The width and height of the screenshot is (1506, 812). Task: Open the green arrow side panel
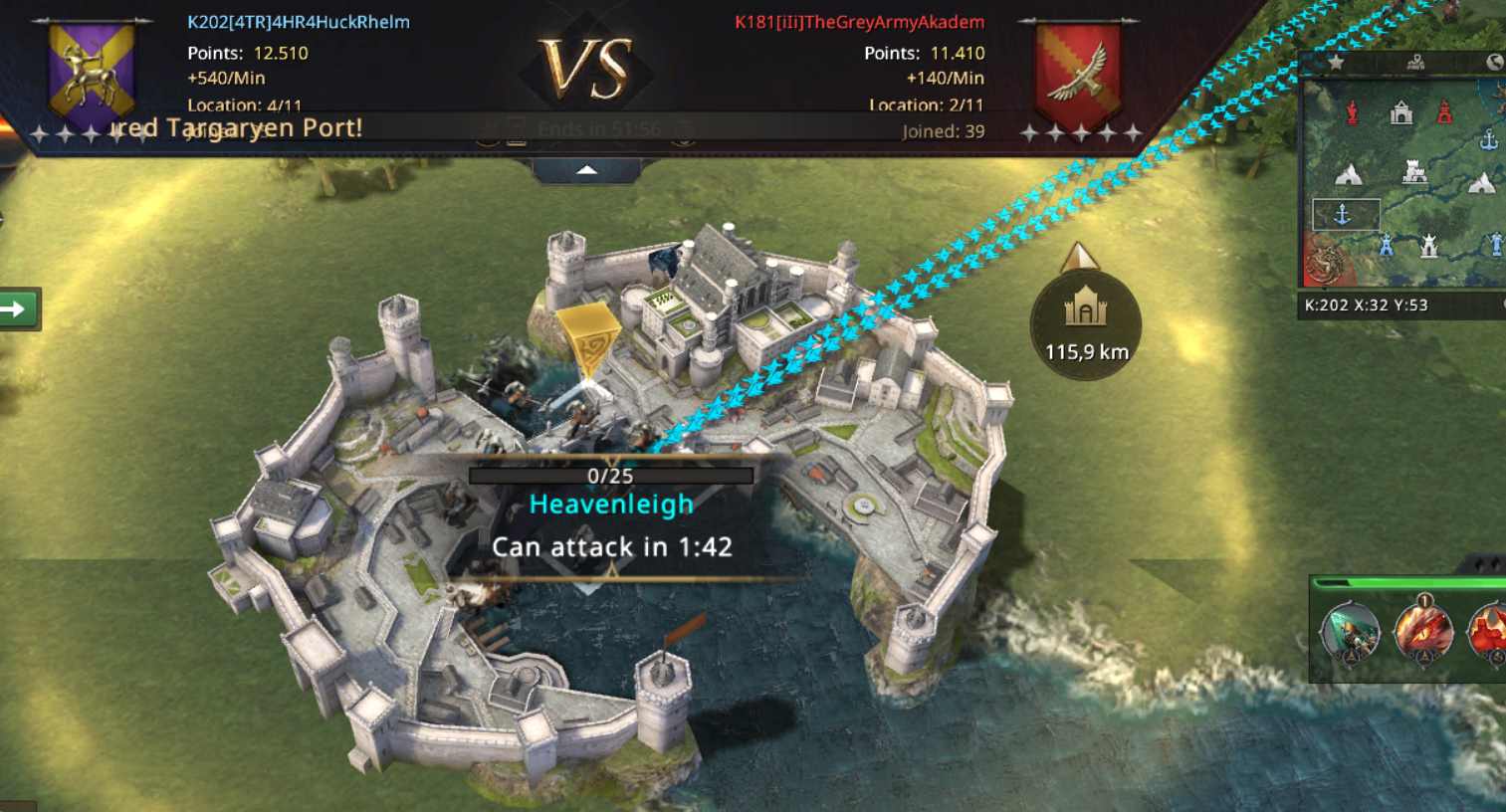[x=17, y=309]
